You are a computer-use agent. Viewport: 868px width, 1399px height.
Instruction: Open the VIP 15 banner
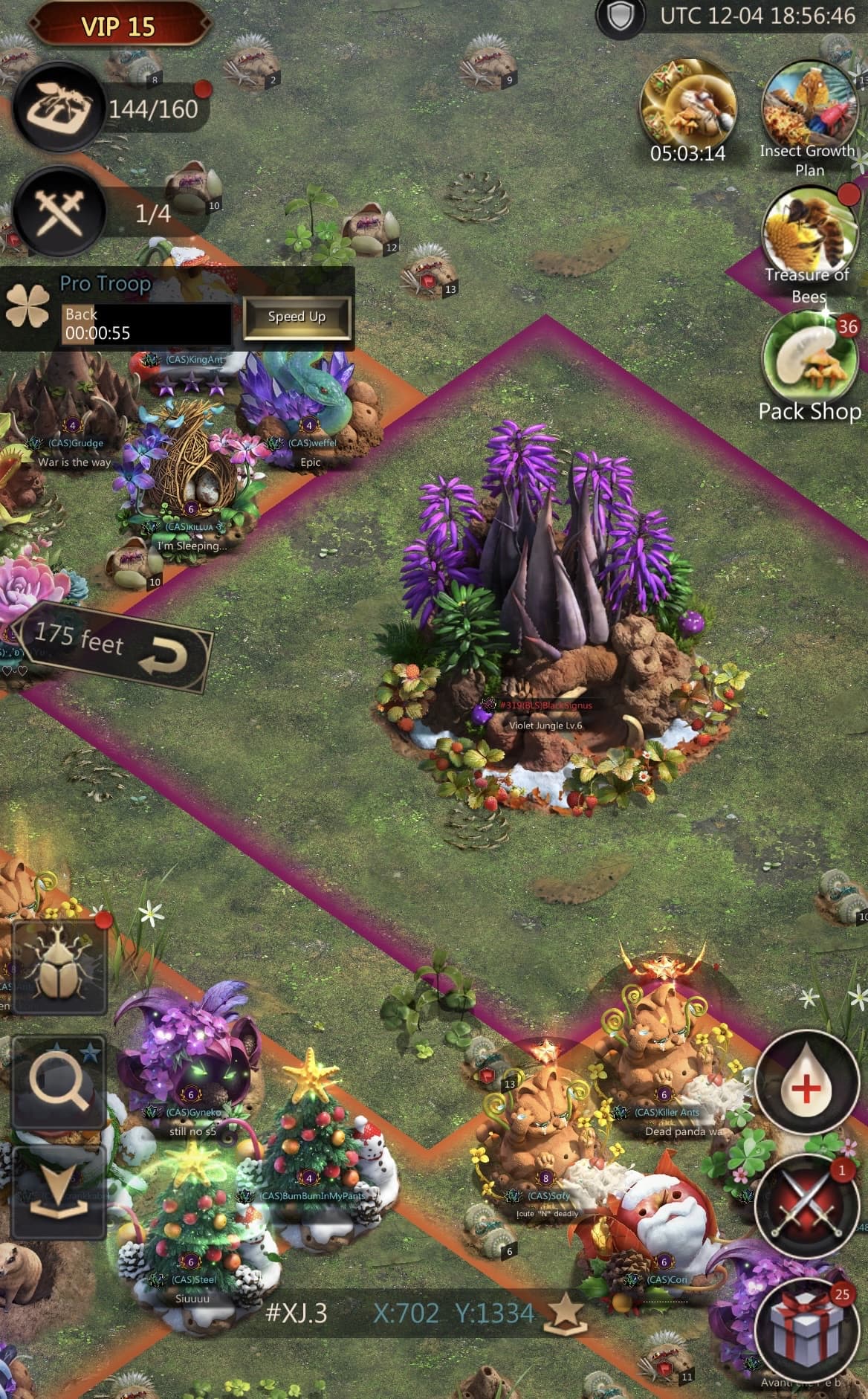coord(117,26)
